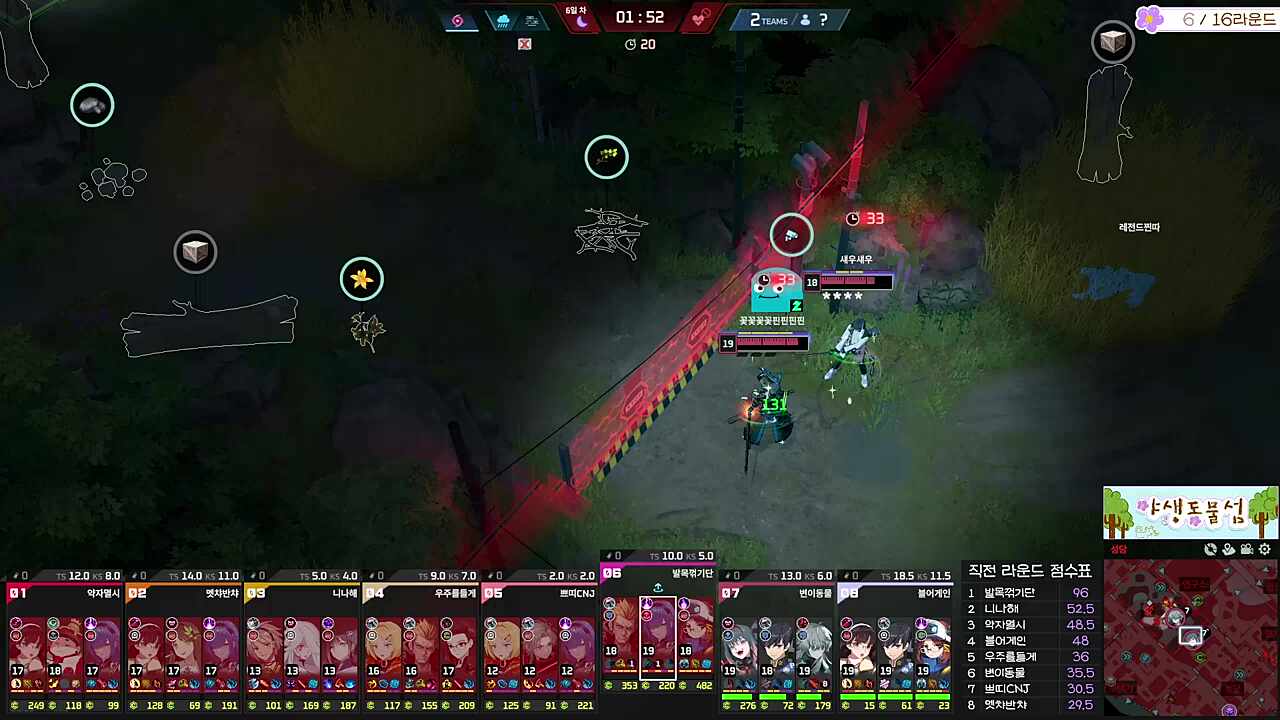Open the minimap gear settings
This screenshot has height=720, width=1280.
[1265, 549]
